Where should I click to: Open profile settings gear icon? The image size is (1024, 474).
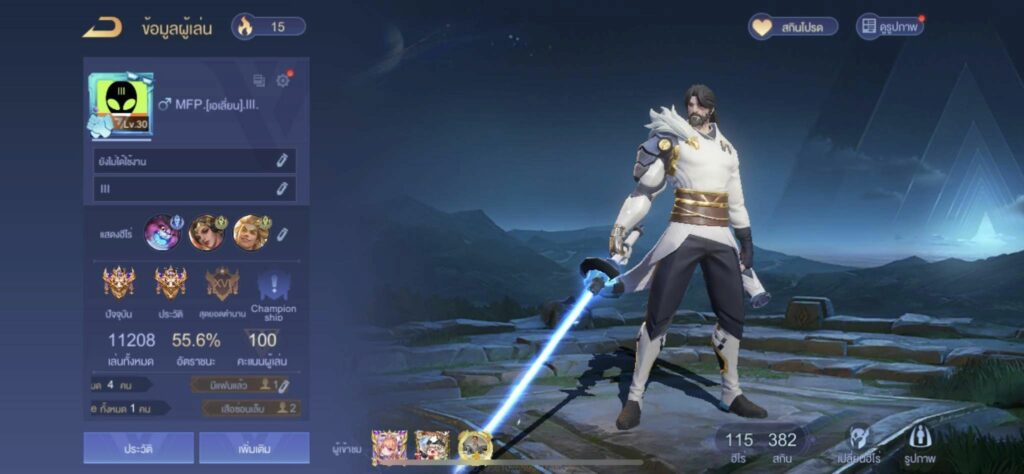tap(283, 81)
